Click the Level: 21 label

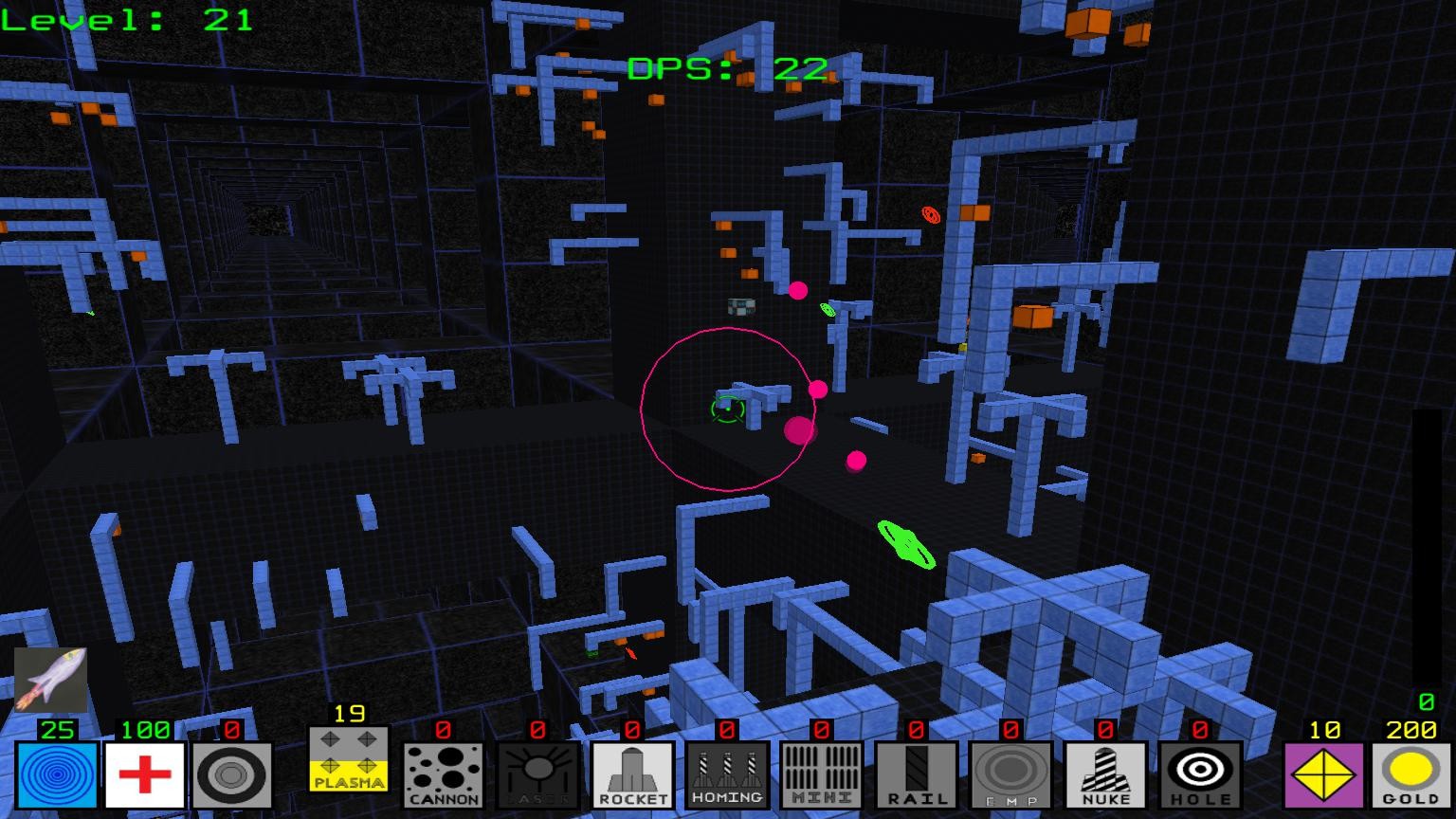coord(126,21)
